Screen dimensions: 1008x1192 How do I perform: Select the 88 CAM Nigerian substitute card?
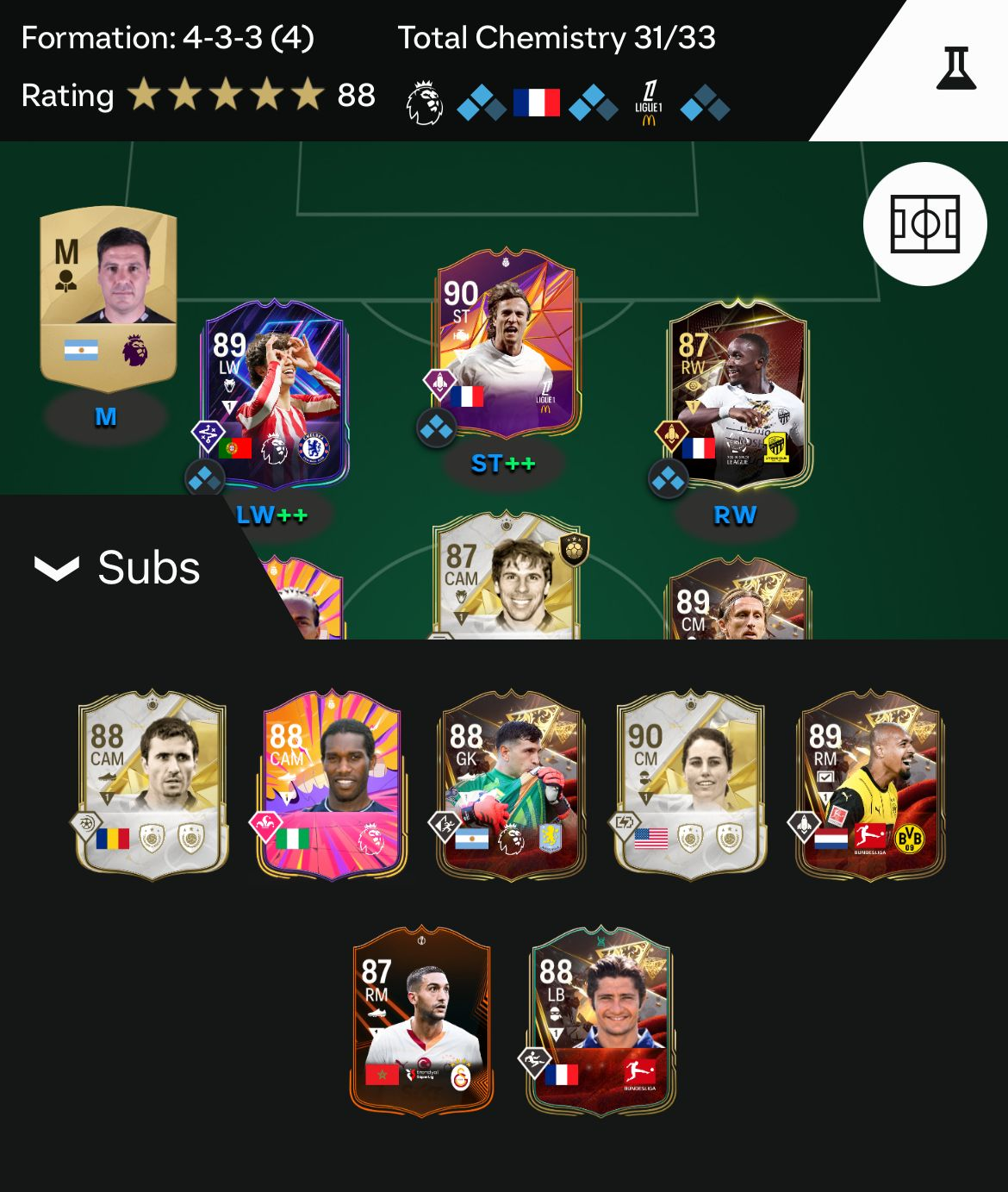[333, 784]
